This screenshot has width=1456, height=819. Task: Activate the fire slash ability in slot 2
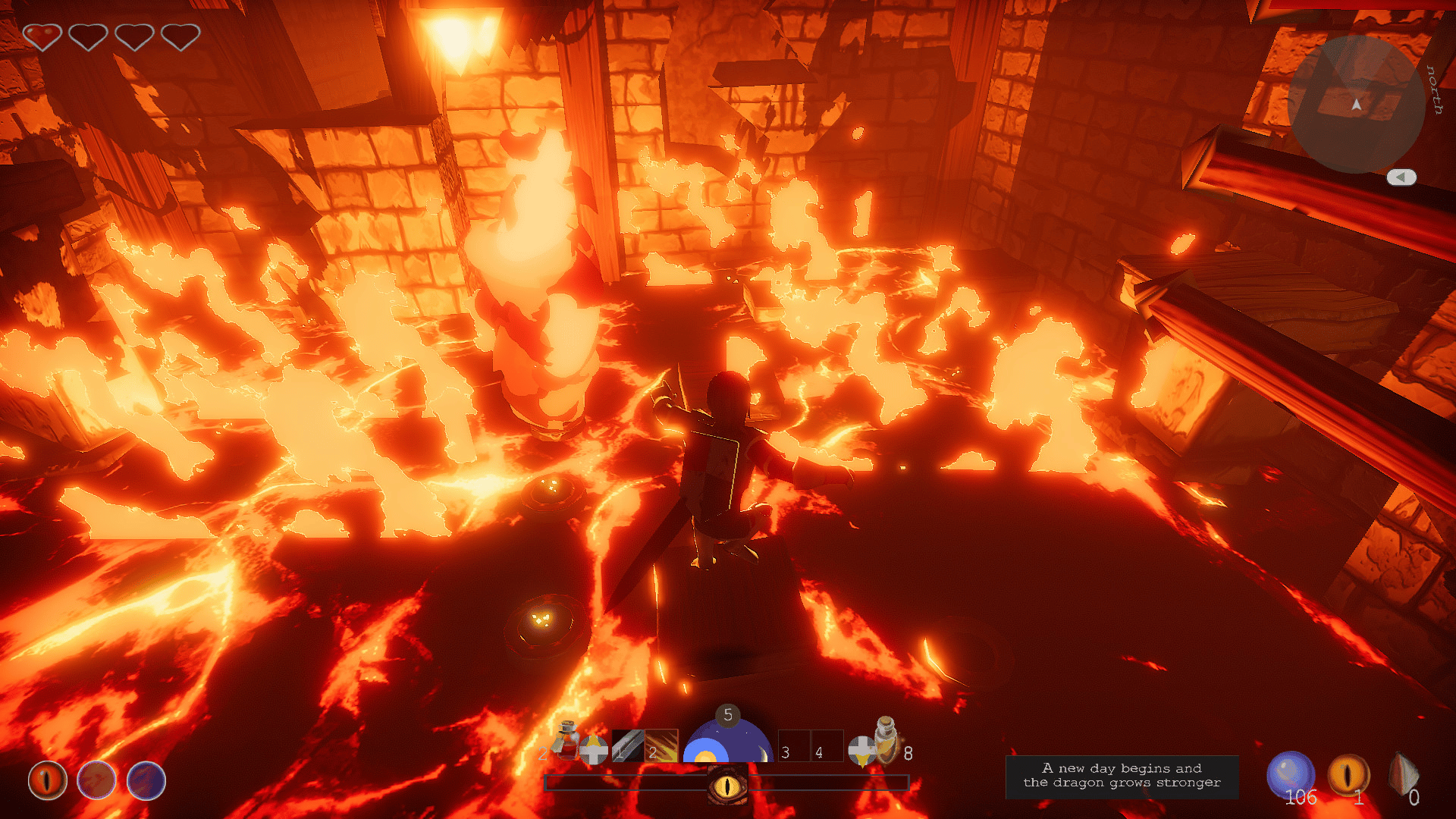click(662, 746)
